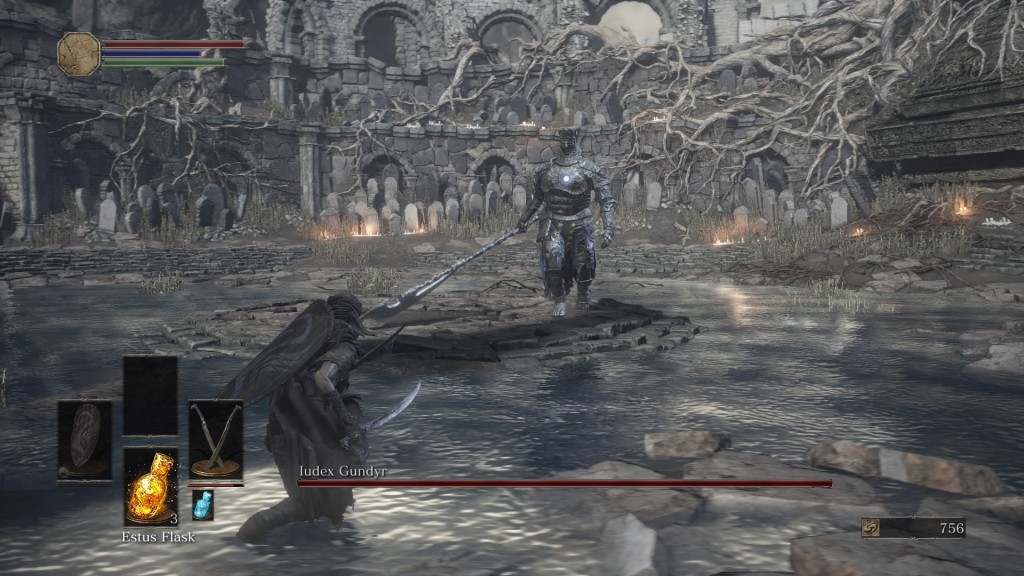Click the octagonal emblem beside the health bar
The height and width of the screenshot is (576, 1024).
click(78, 54)
